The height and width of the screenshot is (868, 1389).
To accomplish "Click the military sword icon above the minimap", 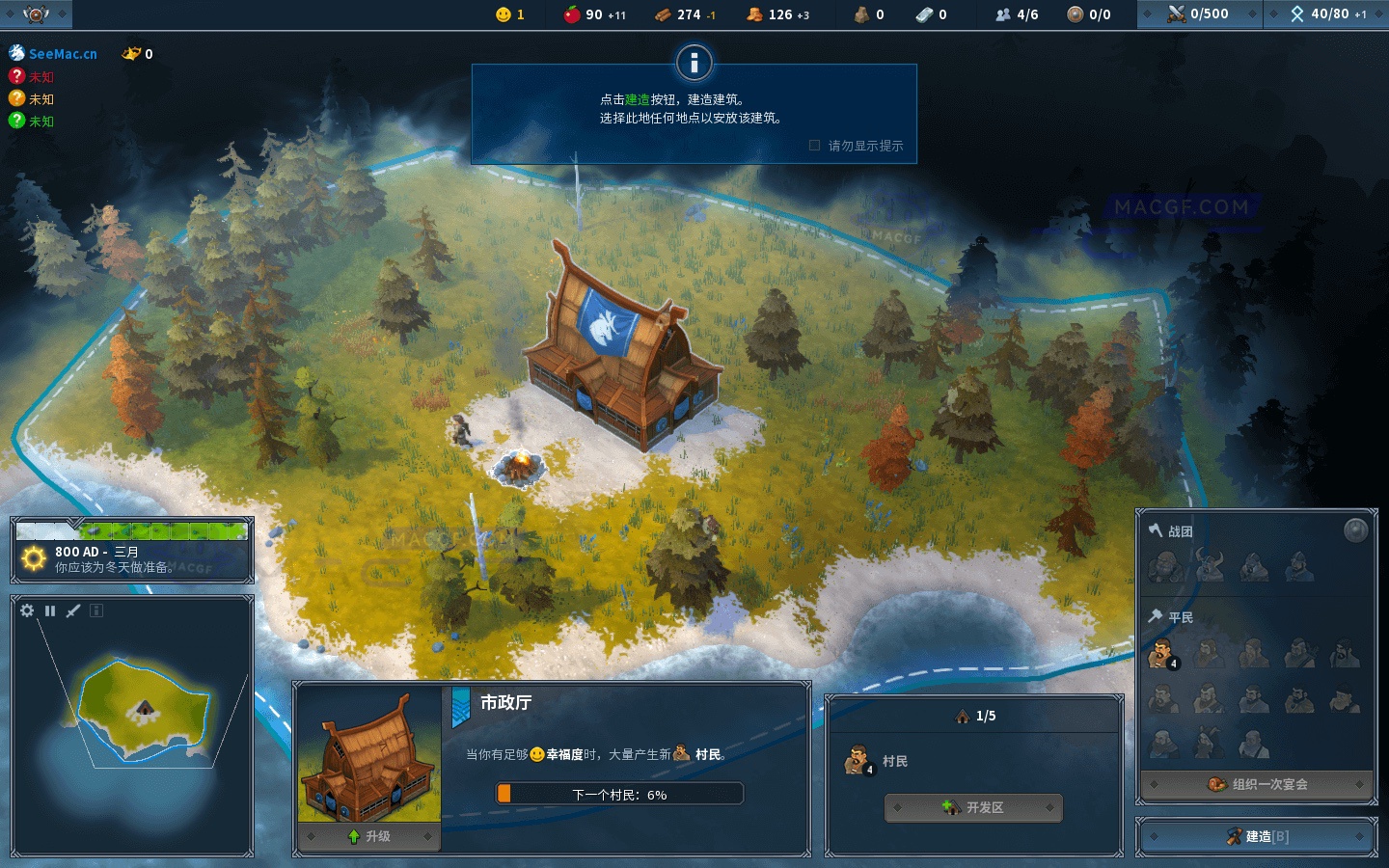I will [x=72, y=610].
